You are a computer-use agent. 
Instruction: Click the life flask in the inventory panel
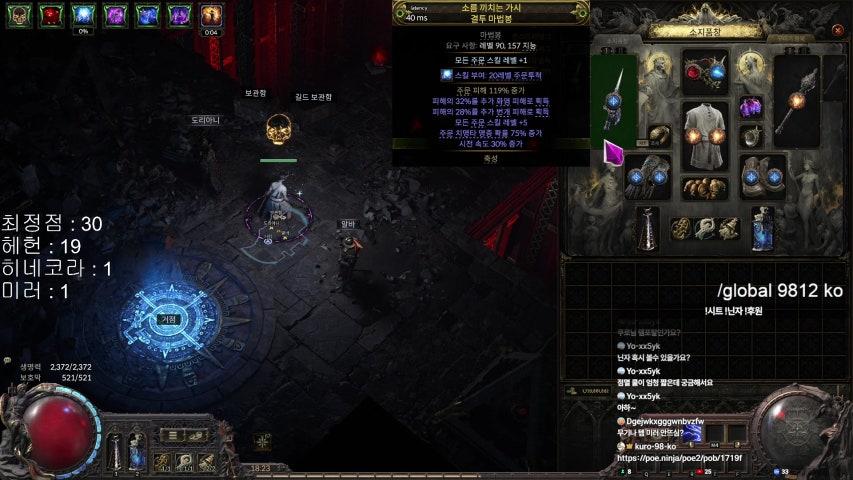649,227
